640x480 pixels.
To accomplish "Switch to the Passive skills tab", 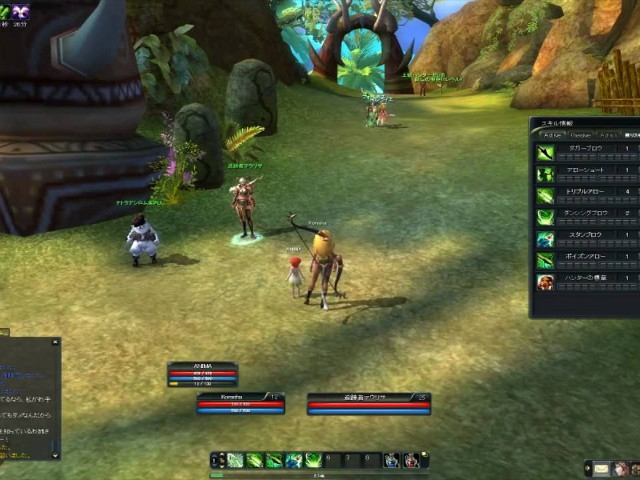I will [x=581, y=133].
